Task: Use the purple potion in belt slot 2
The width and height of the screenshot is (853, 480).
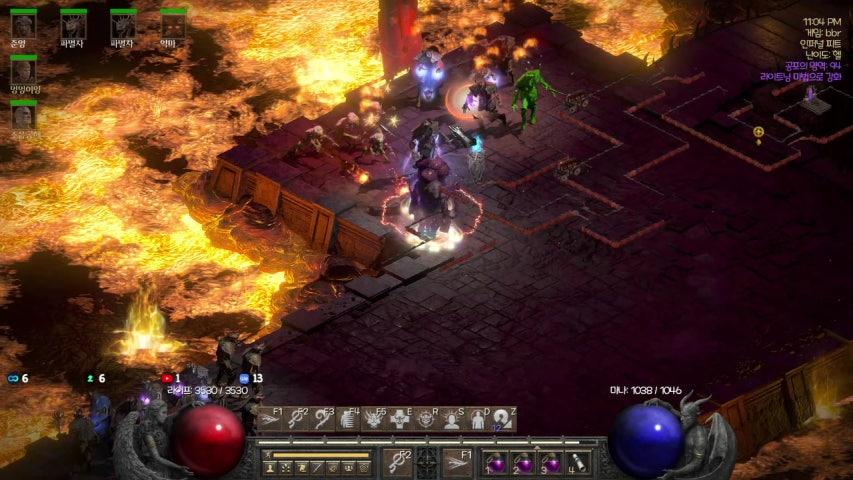Action: click(x=523, y=463)
